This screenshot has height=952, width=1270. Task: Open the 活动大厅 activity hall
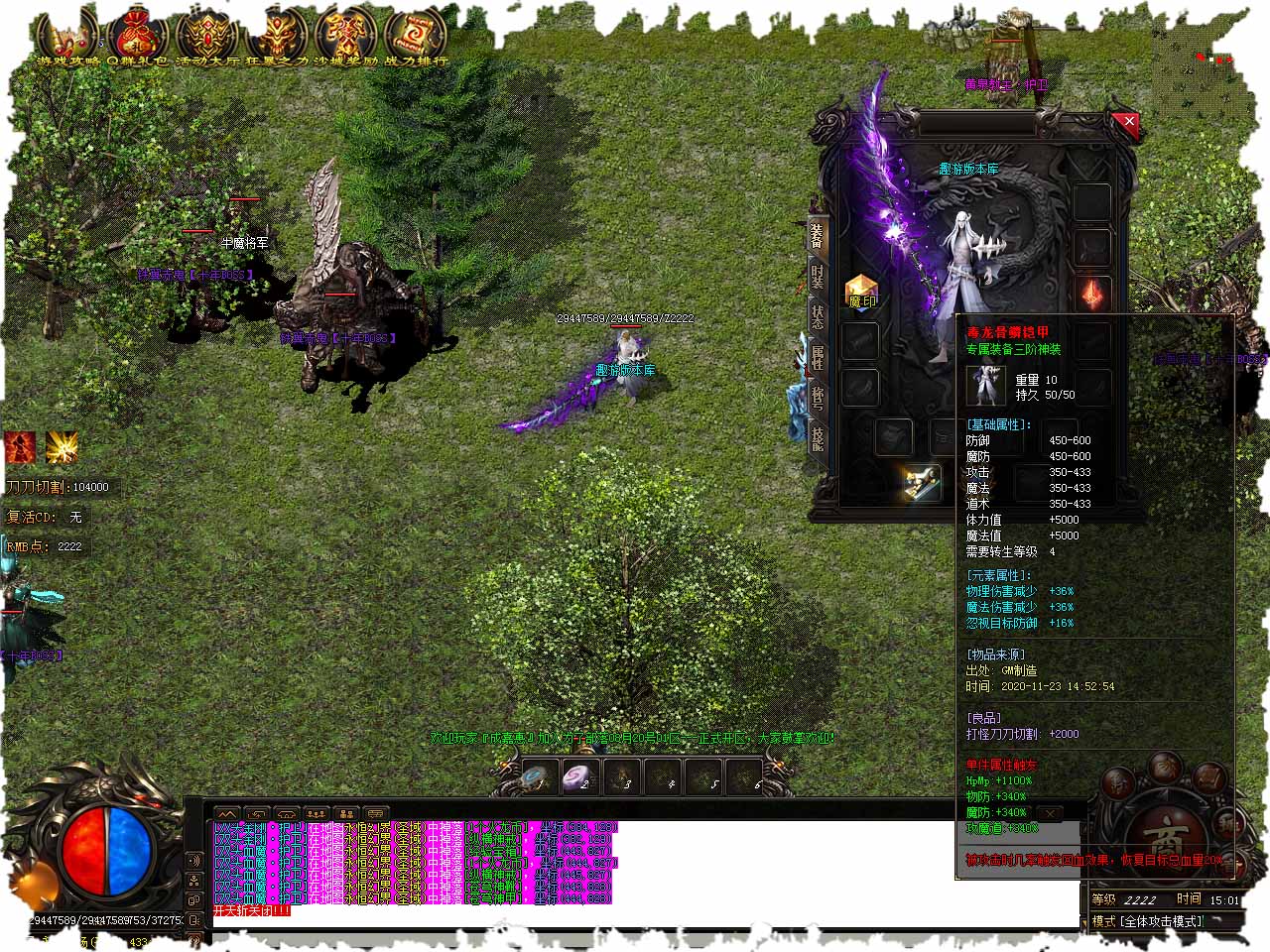tap(206, 36)
